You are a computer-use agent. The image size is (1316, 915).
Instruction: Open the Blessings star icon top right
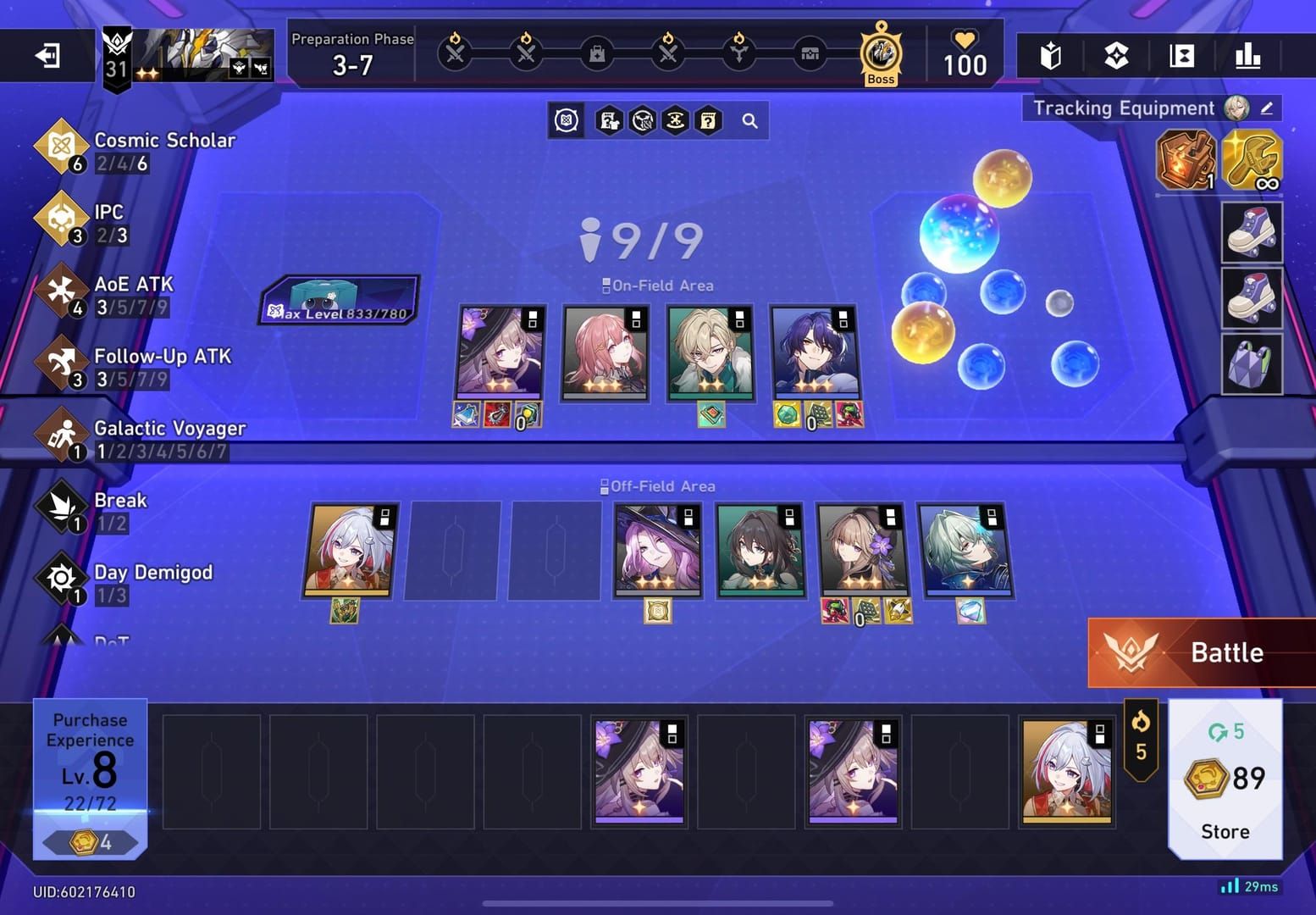1116,54
